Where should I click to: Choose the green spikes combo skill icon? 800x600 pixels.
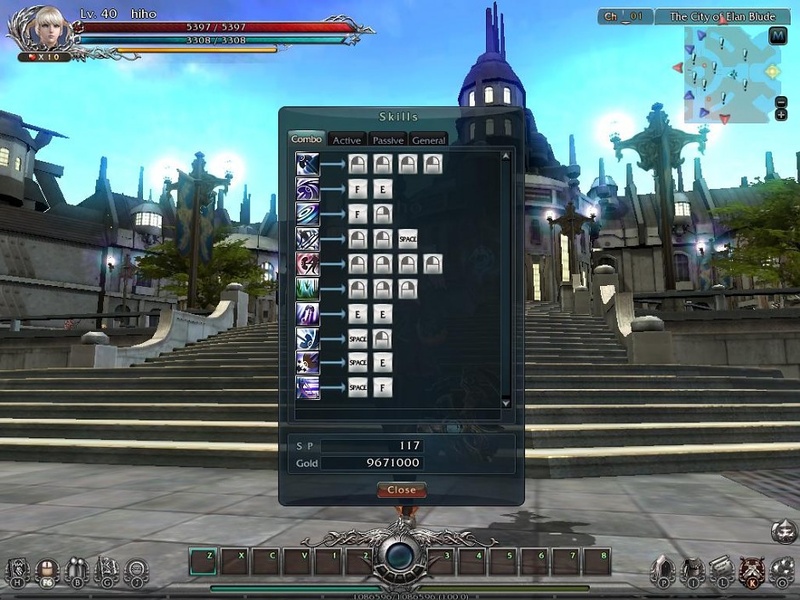coord(308,288)
